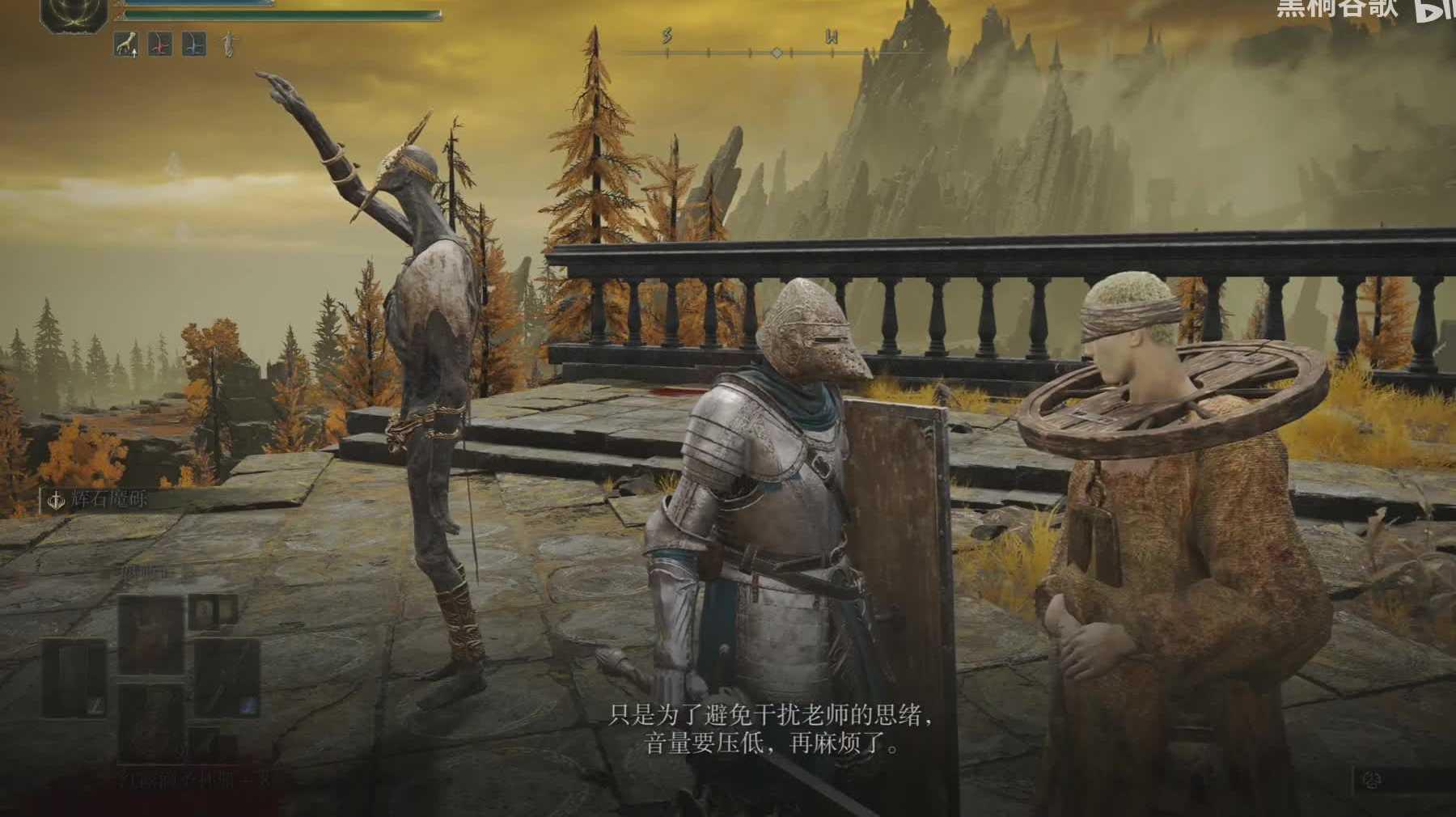Image resolution: width=1456 pixels, height=817 pixels.
Task: Select the blue figure status icon
Action: (x=194, y=45)
